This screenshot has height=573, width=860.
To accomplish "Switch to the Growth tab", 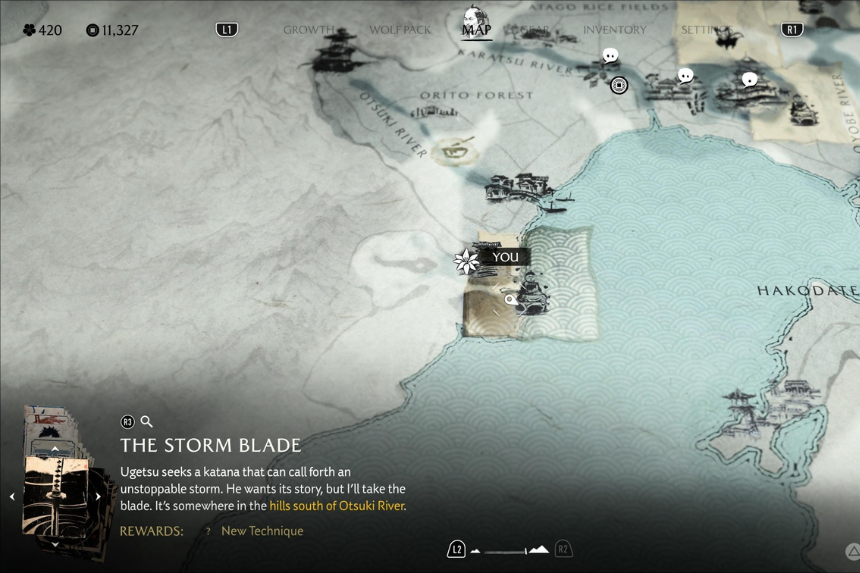I will click(308, 30).
